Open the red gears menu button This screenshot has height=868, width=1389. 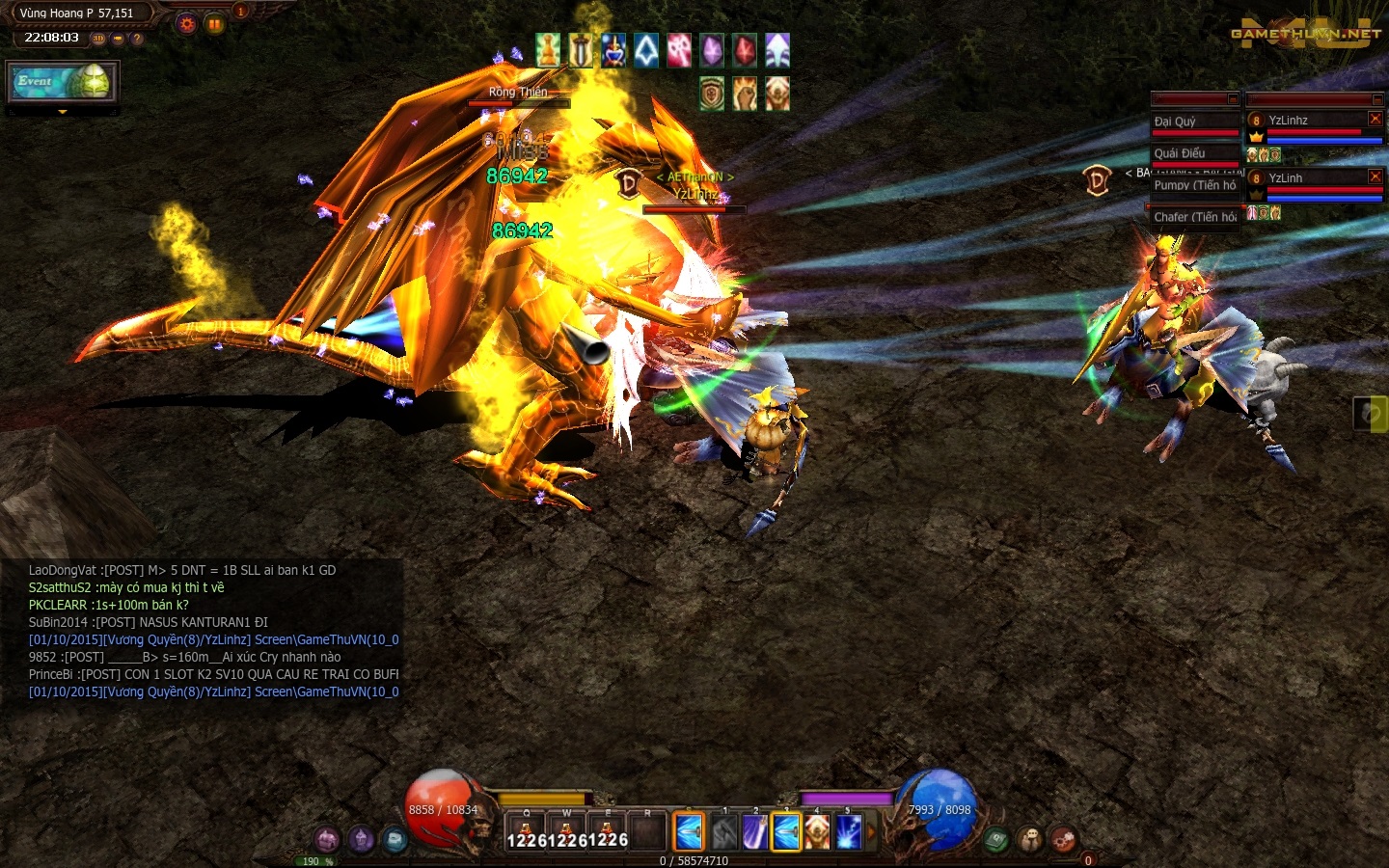[x=1063, y=839]
